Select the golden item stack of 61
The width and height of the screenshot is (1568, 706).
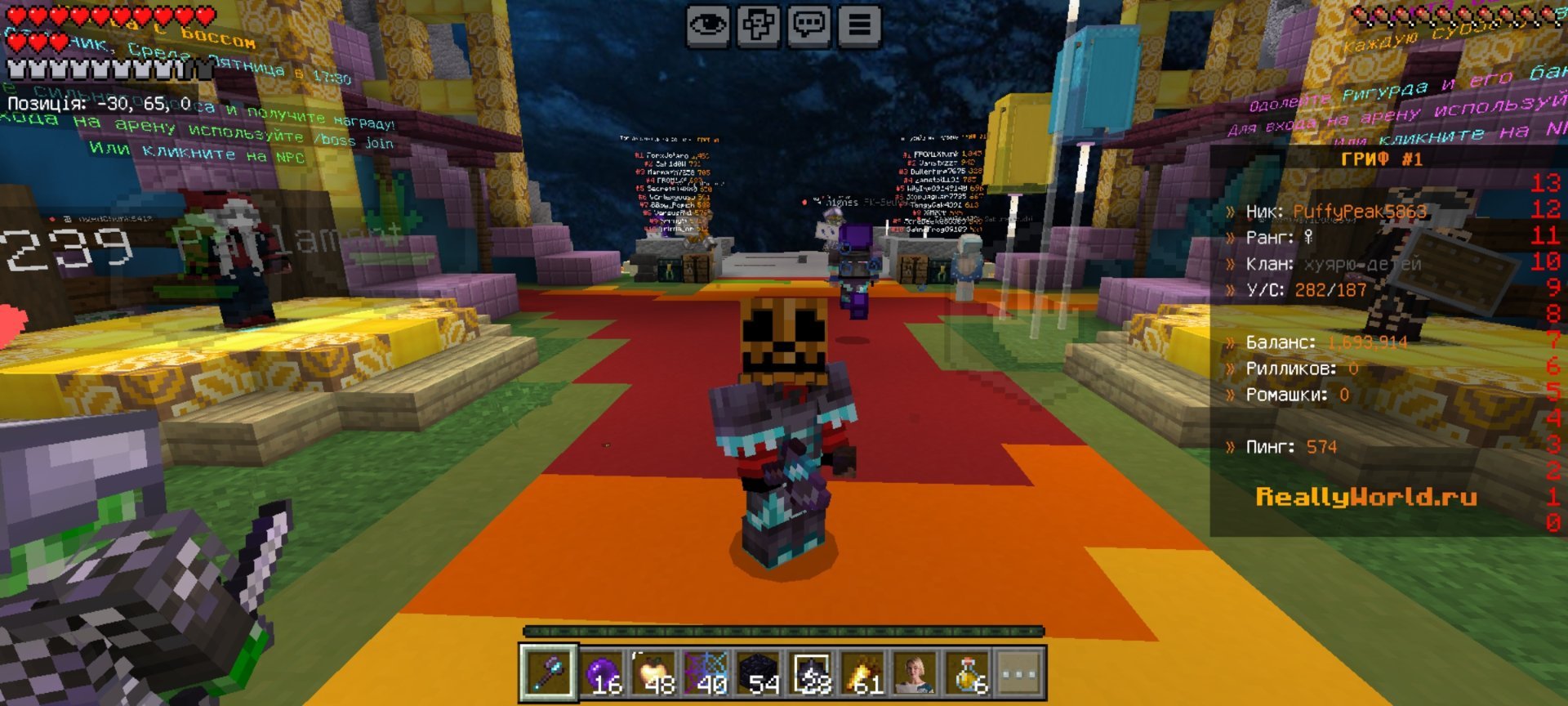pyautogui.click(x=864, y=674)
